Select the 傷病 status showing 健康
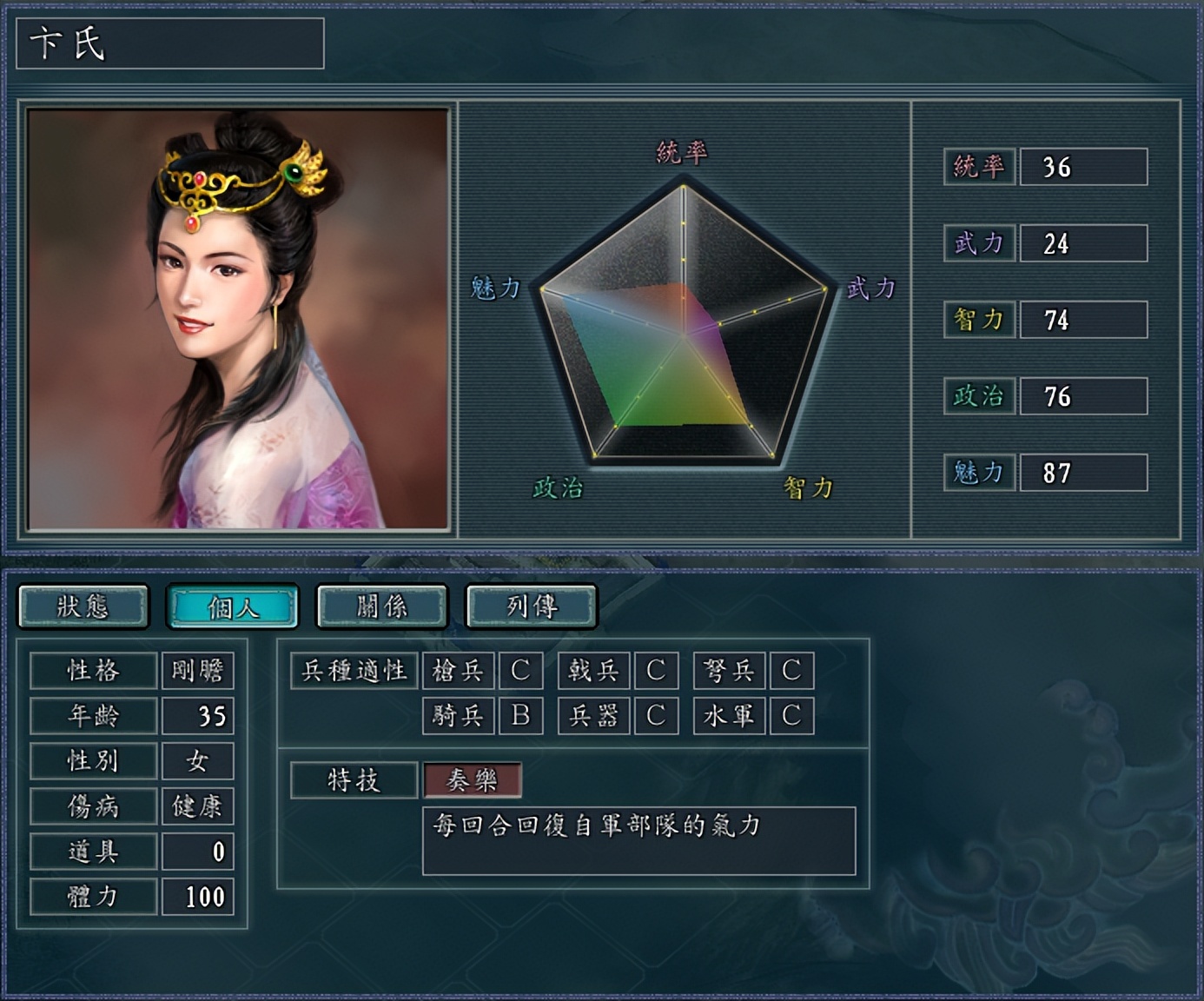 pos(200,805)
